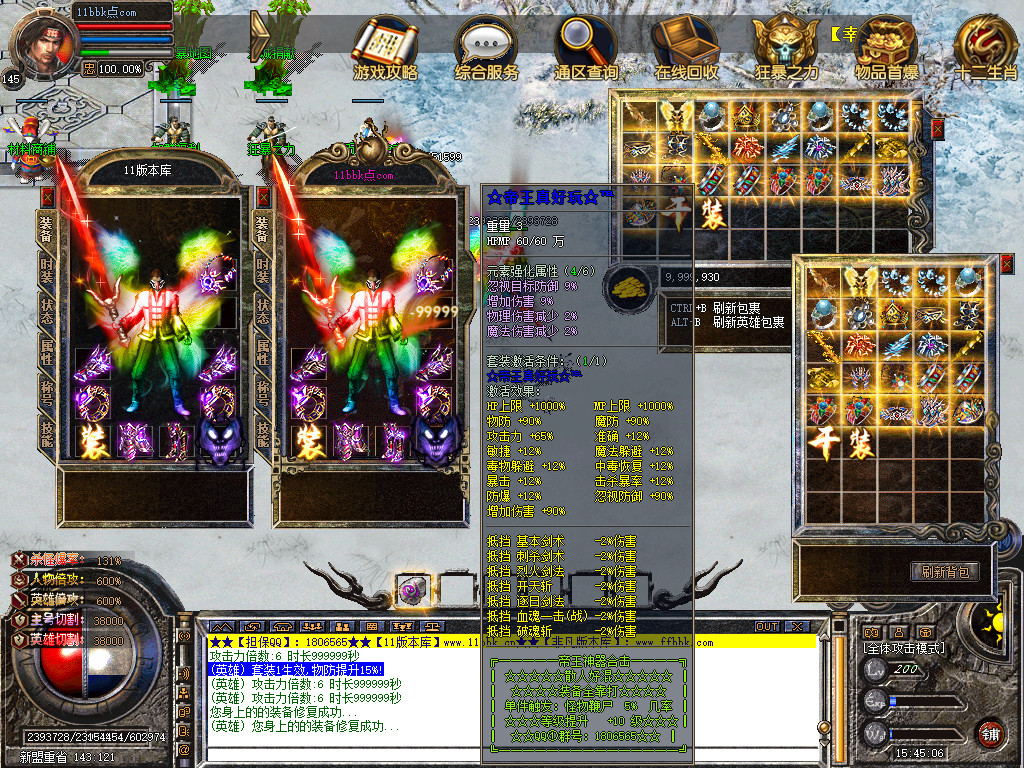The height and width of the screenshot is (768, 1024).
Task: Show 称号 titles tab in 11bbk点com panel
Action: (263, 391)
